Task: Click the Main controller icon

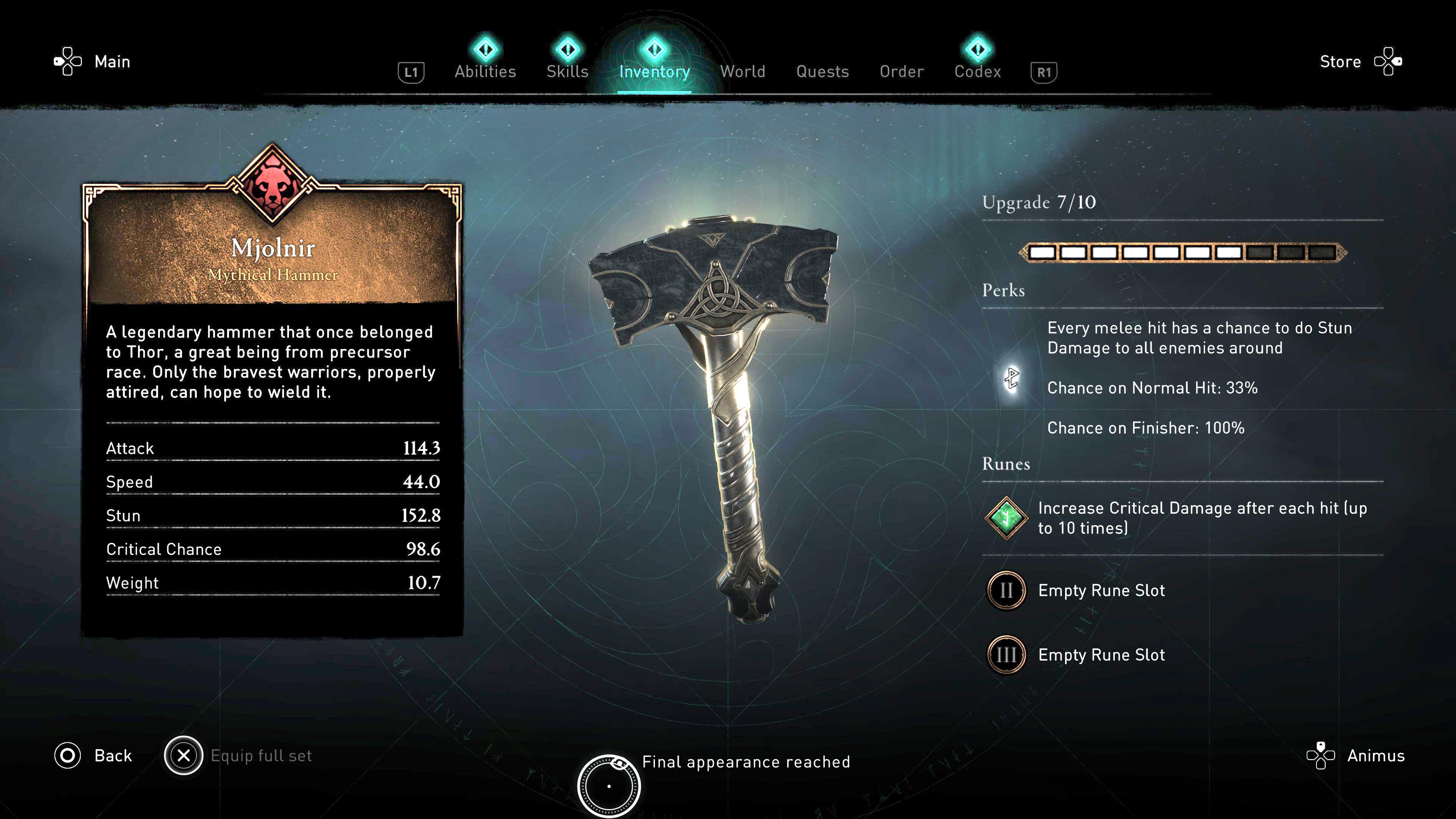Action: [67, 61]
